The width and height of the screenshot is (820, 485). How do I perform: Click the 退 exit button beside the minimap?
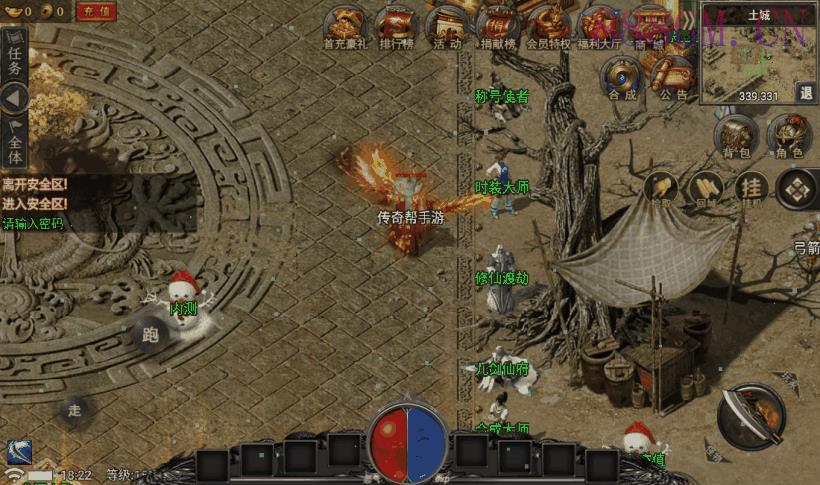click(806, 92)
